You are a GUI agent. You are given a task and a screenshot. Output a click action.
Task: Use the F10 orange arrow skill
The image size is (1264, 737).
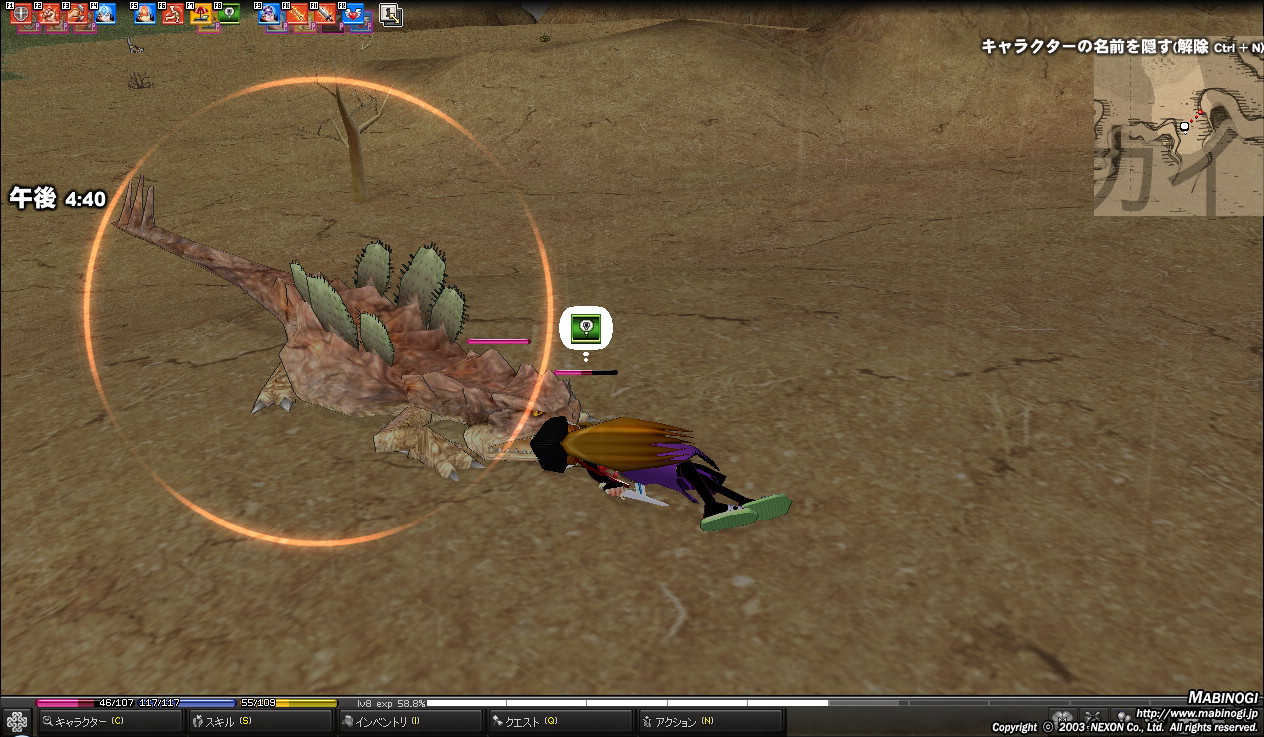(x=298, y=15)
